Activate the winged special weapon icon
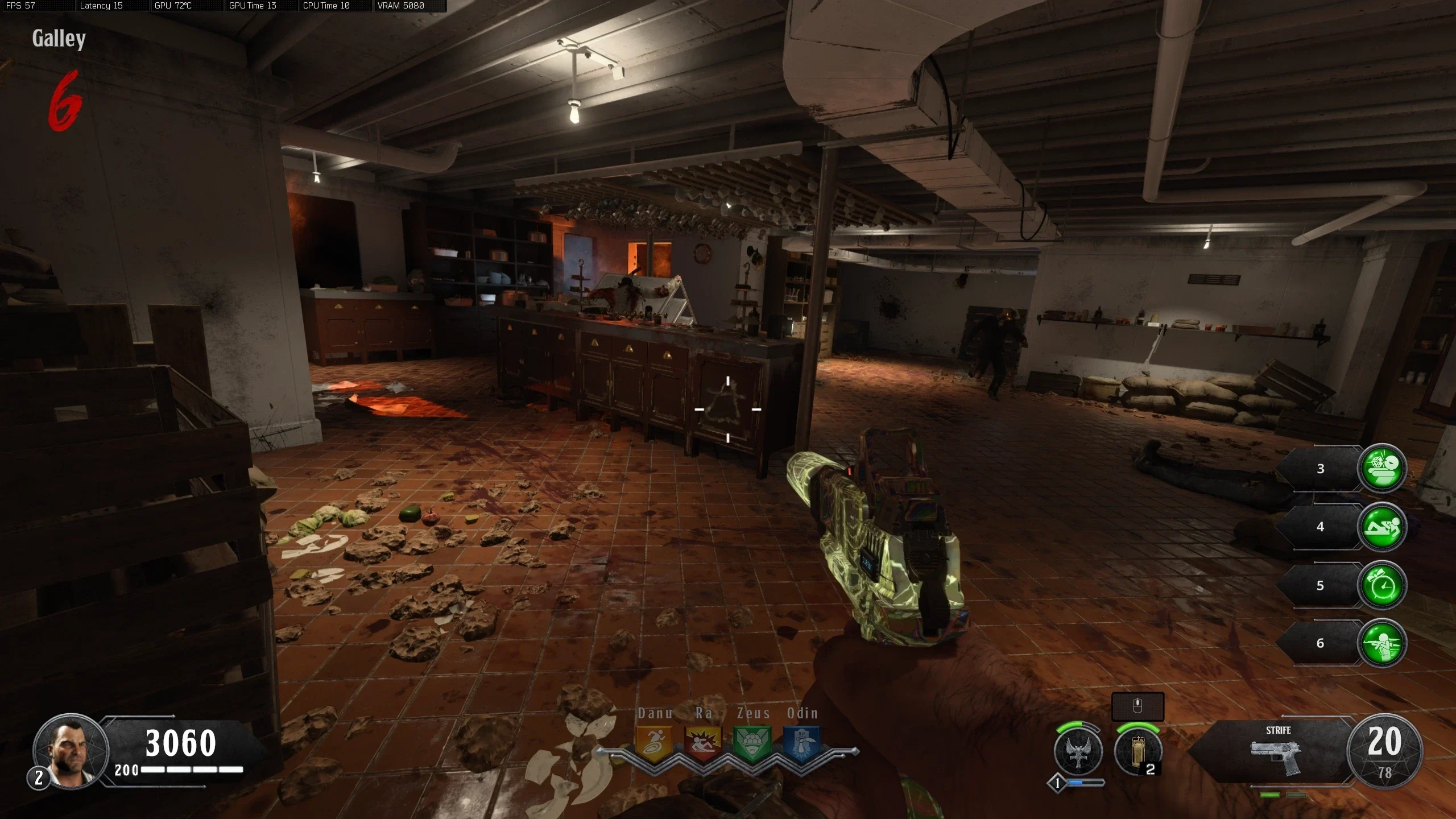 click(x=1078, y=752)
